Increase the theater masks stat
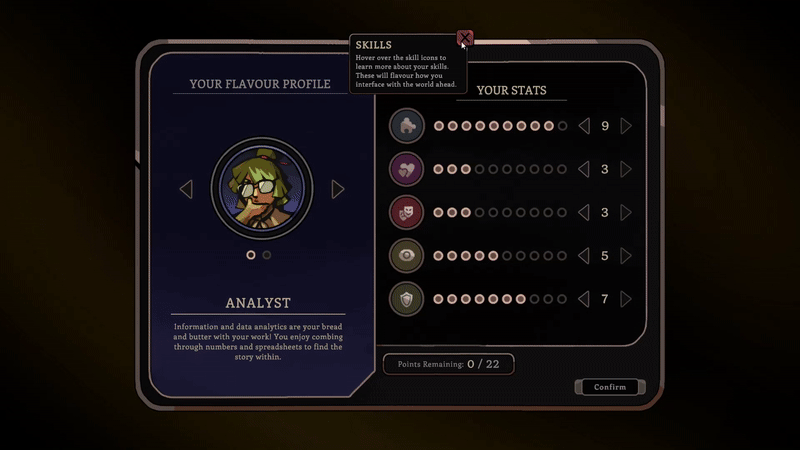The image size is (800, 450). pos(626,212)
